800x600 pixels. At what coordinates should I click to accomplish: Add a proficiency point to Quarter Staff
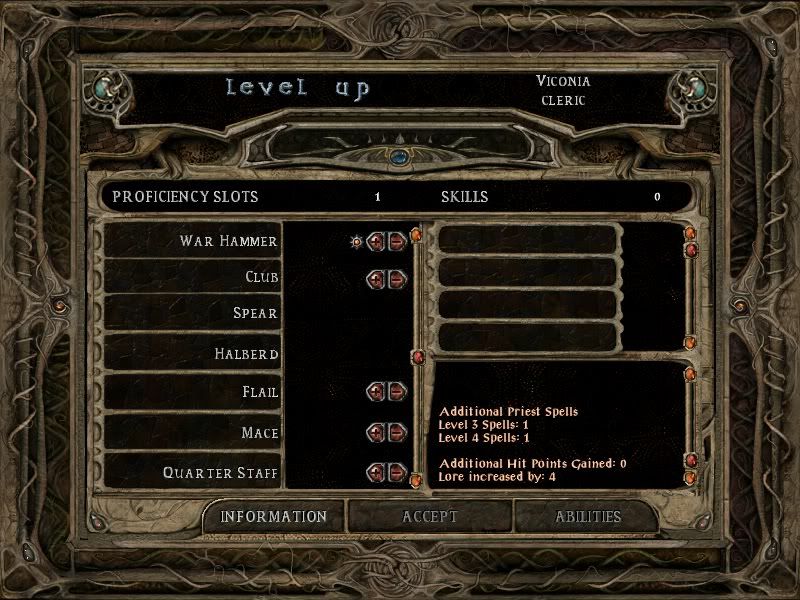pyautogui.click(x=377, y=471)
